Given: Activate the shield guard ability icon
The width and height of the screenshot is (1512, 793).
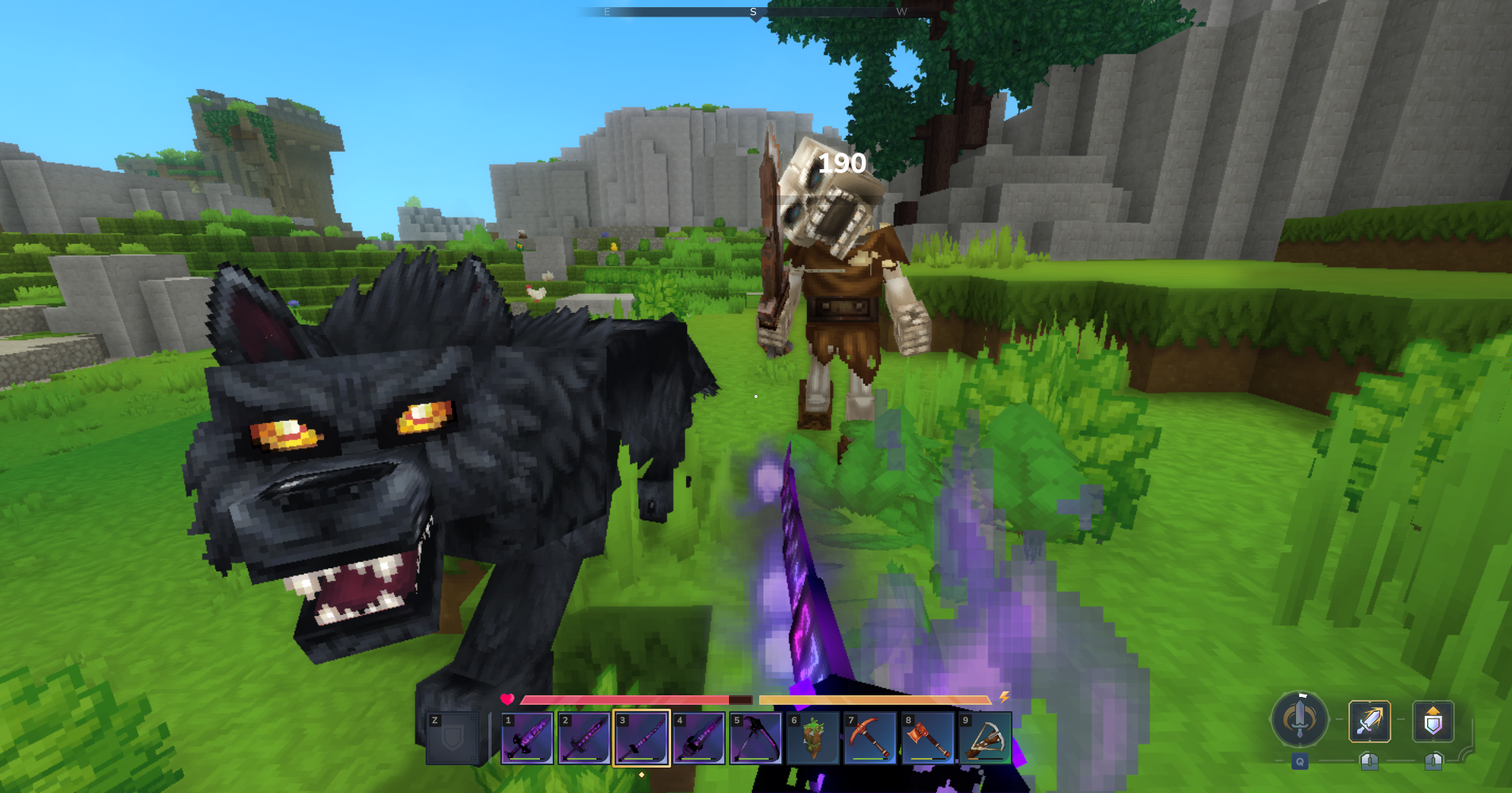Looking at the screenshot, I should pyautogui.click(x=1433, y=721).
